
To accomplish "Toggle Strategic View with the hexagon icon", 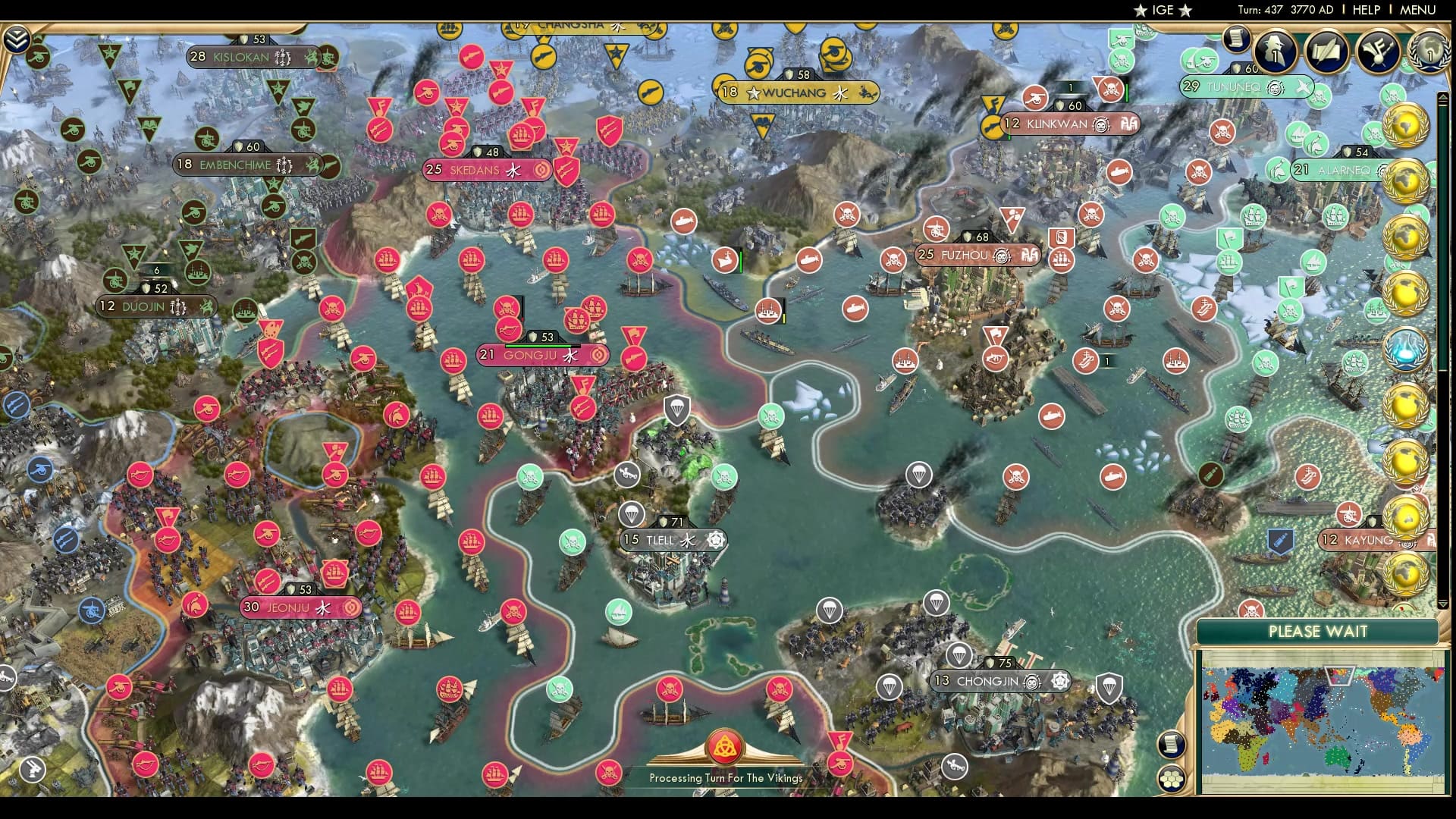I will pos(1172,780).
